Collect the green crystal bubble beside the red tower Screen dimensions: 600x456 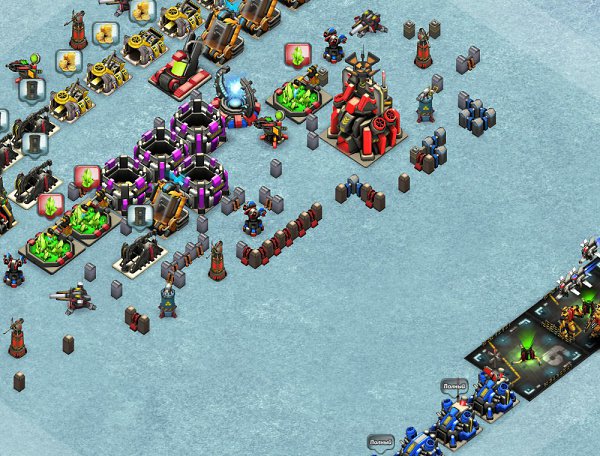click(297, 54)
